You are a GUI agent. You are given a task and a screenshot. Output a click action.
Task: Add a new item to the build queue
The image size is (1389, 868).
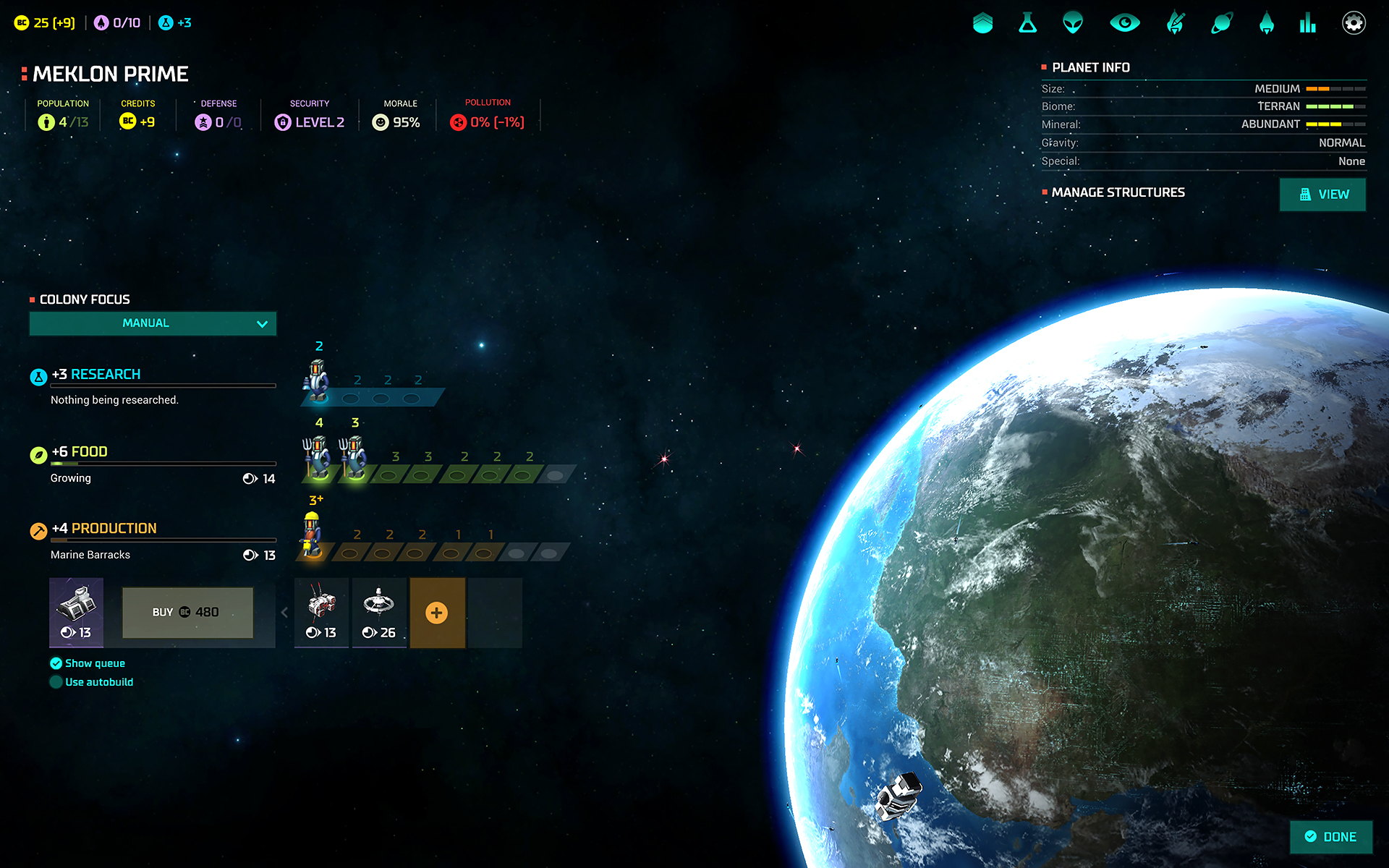[x=437, y=613]
